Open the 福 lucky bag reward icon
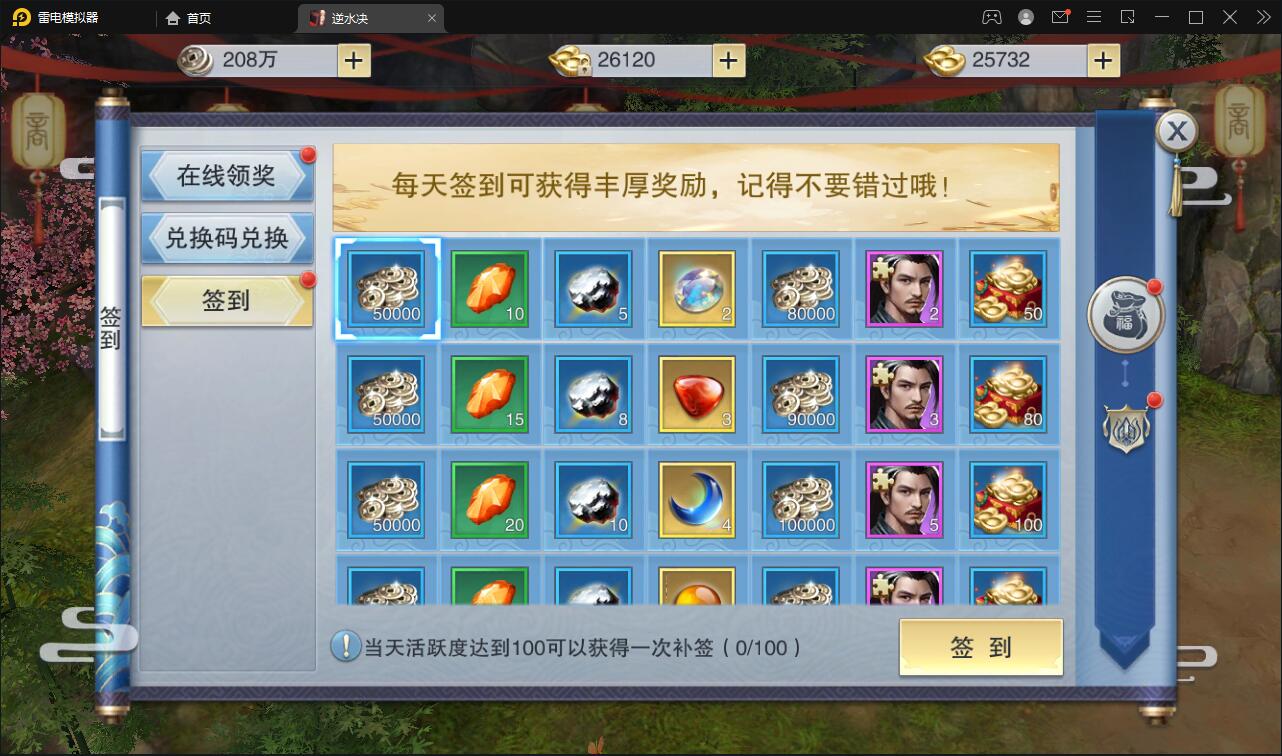 (1125, 315)
